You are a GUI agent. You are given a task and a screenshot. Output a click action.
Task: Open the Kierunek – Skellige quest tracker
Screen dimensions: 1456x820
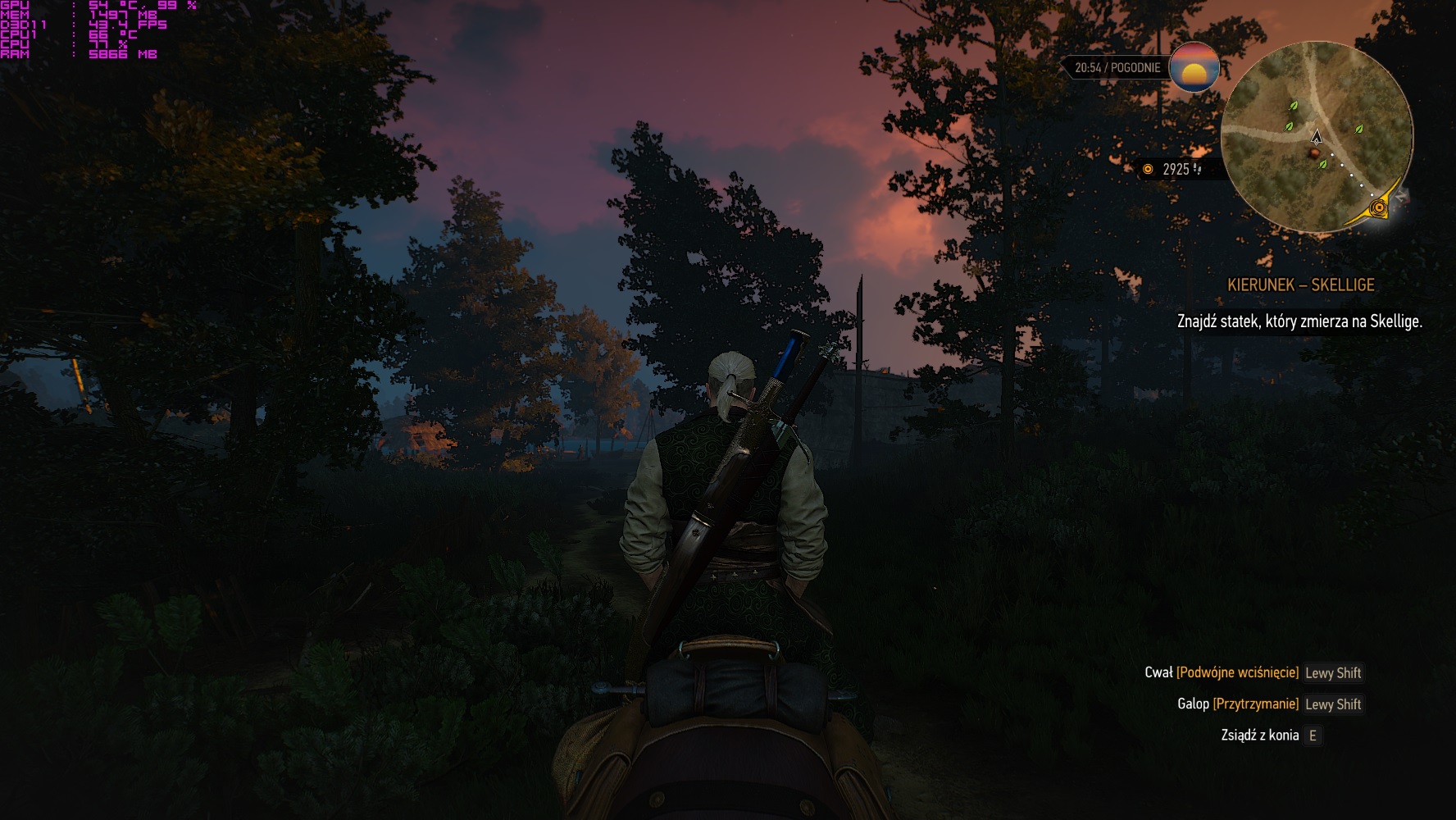[x=1300, y=285]
